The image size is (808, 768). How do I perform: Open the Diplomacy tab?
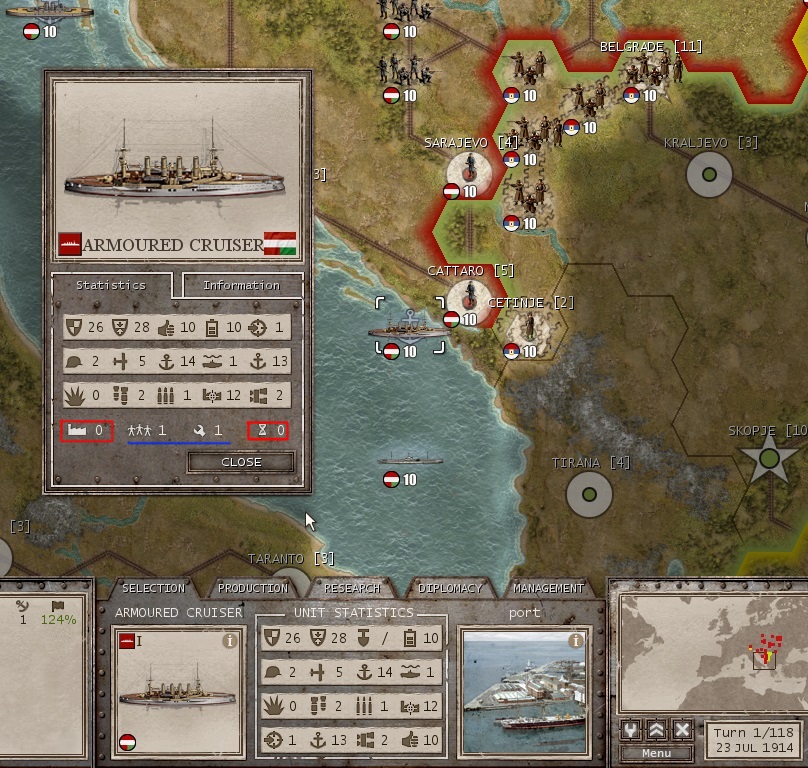450,588
